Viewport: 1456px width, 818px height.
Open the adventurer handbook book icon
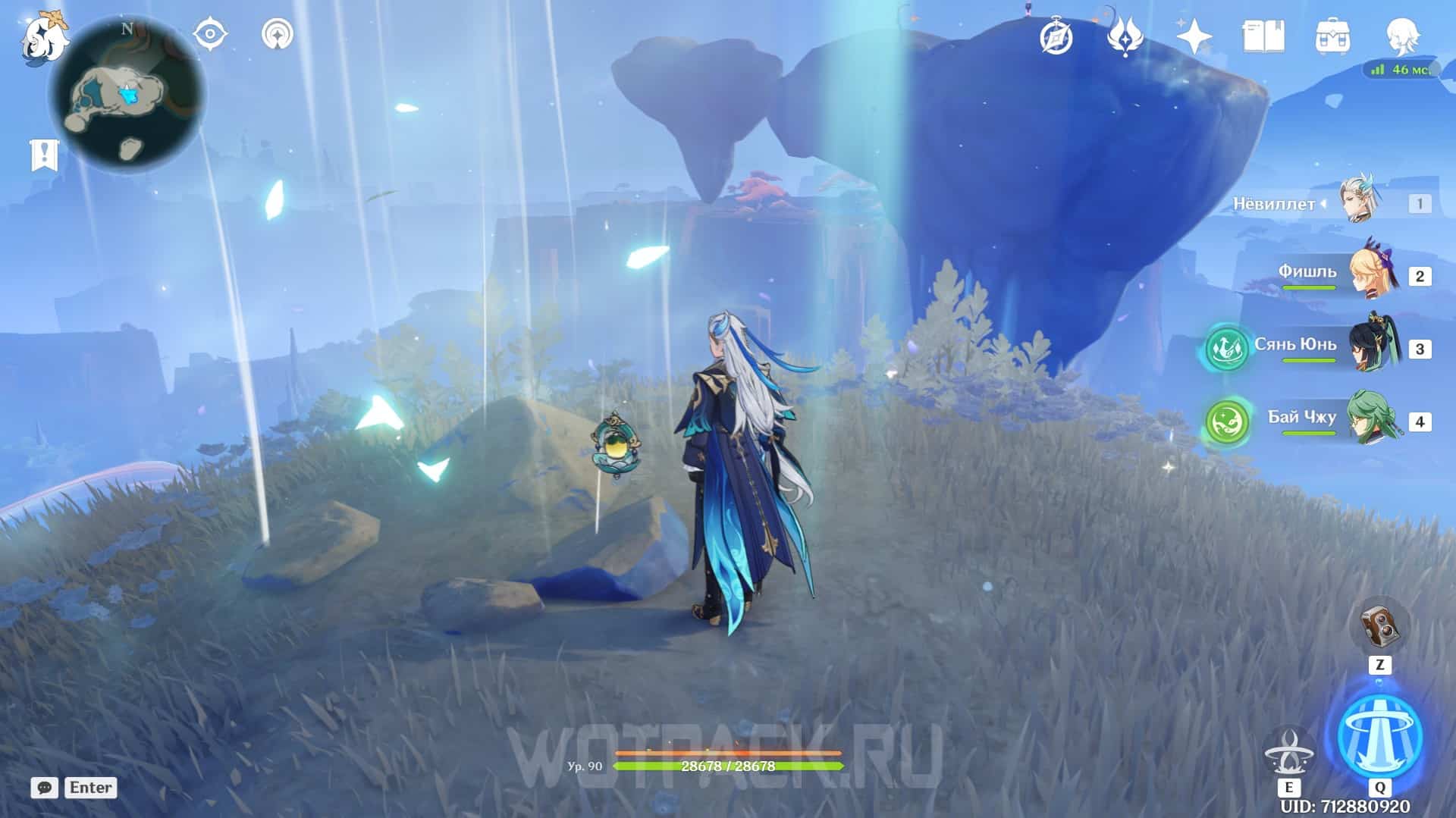[1263, 36]
